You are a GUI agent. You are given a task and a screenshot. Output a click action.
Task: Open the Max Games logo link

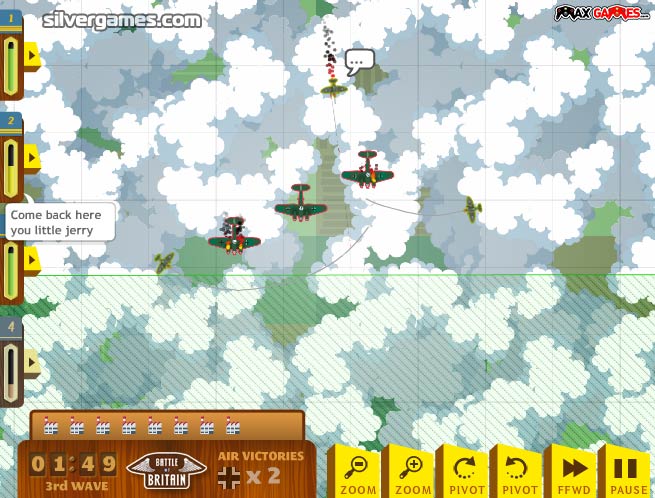tap(603, 14)
